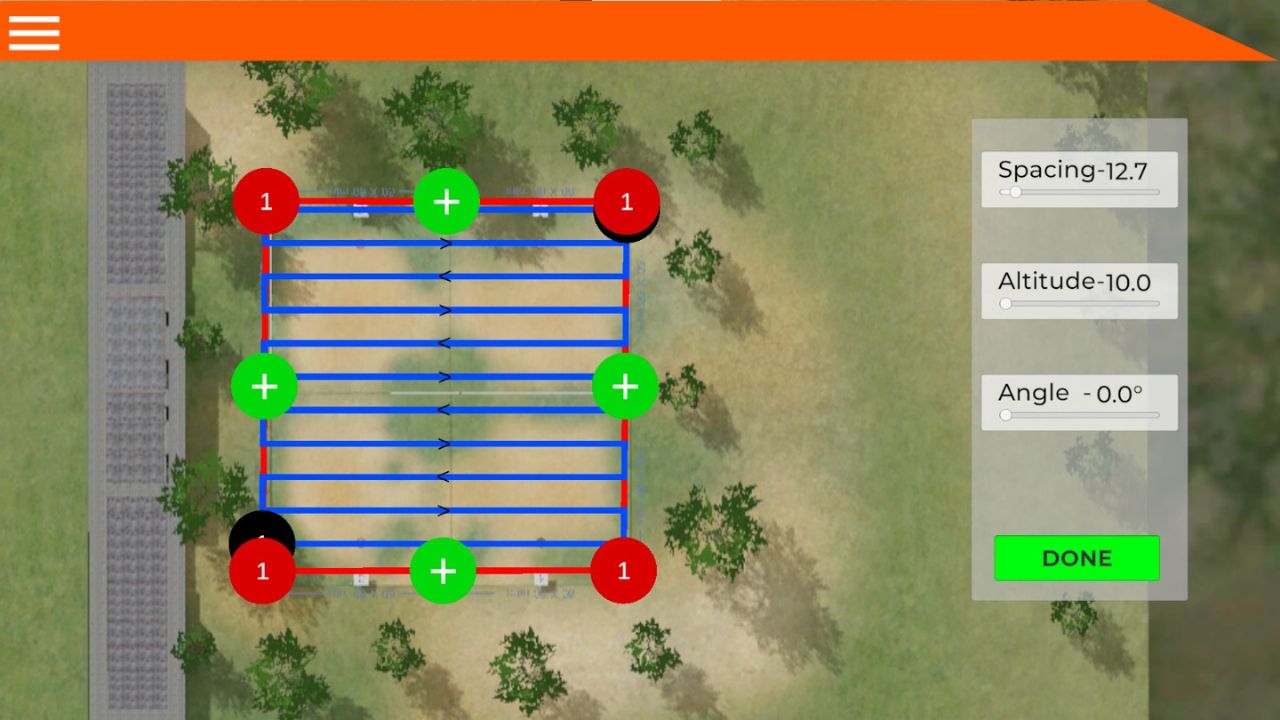Click the Angle label in the side panel
This screenshot has width=1280, height=720.
[1070, 393]
